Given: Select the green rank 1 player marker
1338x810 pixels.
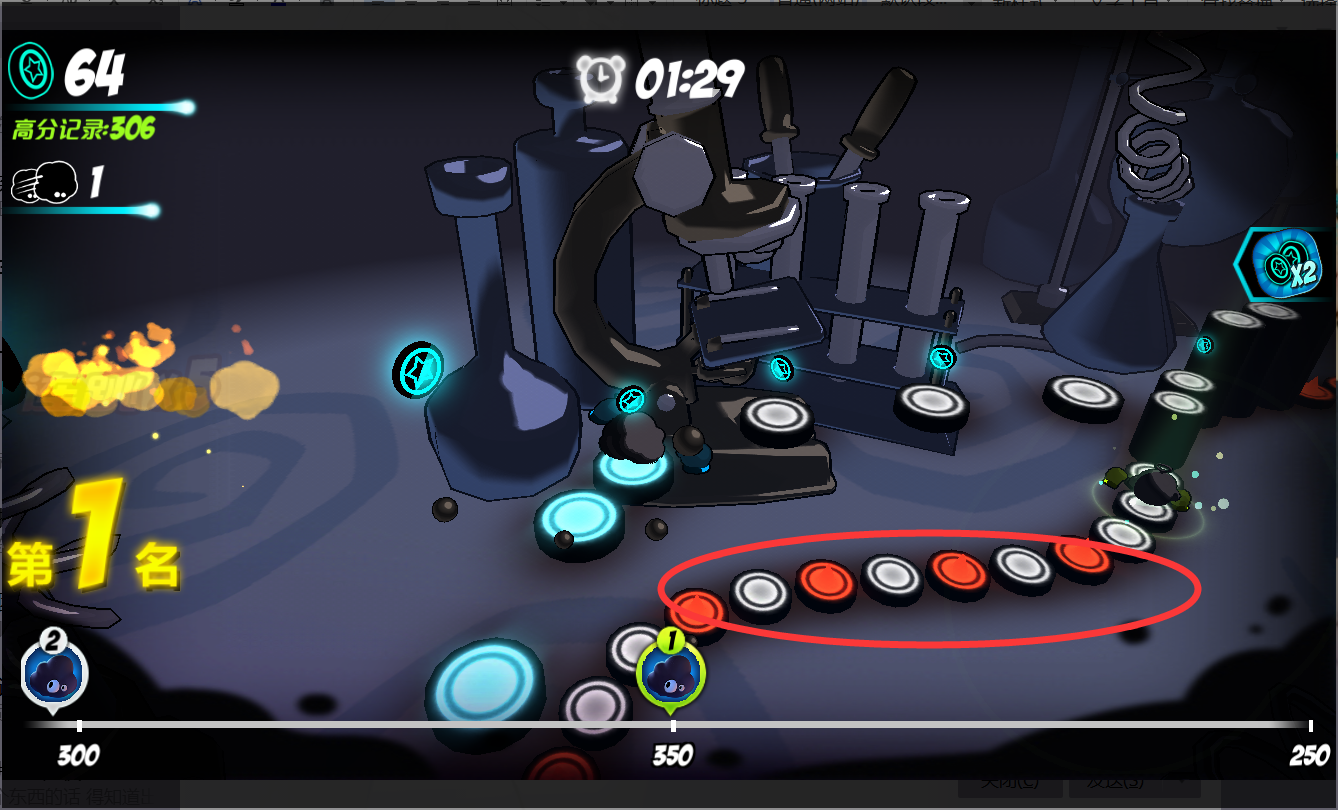Looking at the screenshot, I should [x=671, y=671].
